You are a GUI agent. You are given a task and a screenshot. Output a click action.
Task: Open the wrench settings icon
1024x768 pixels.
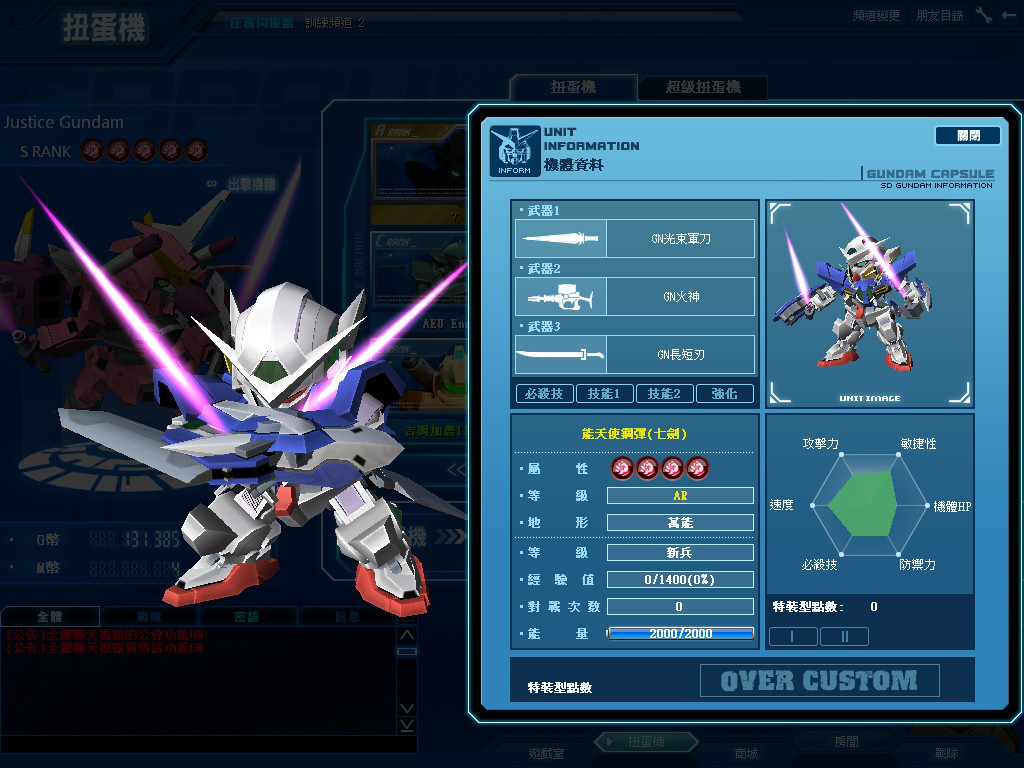(x=984, y=15)
